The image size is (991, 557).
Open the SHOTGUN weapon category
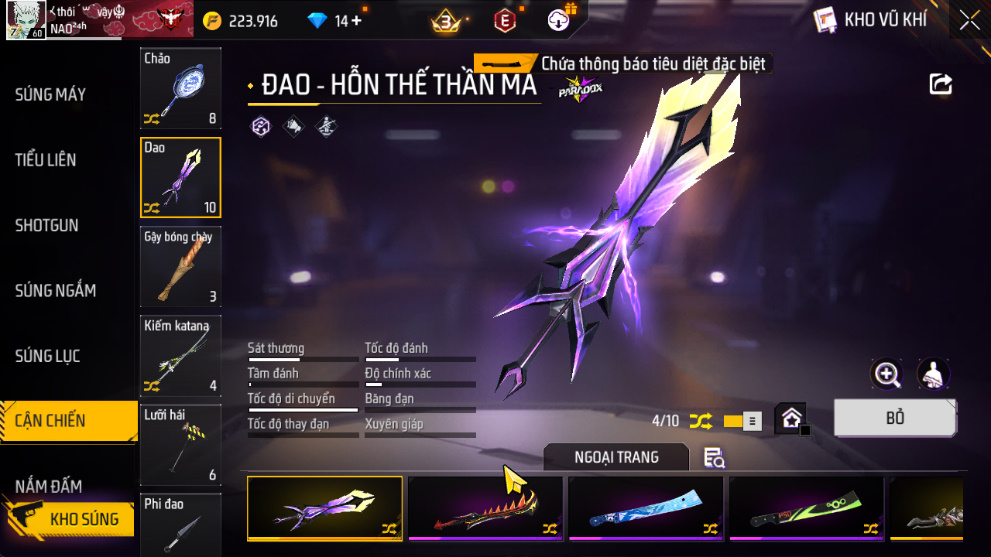coord(47,226)
